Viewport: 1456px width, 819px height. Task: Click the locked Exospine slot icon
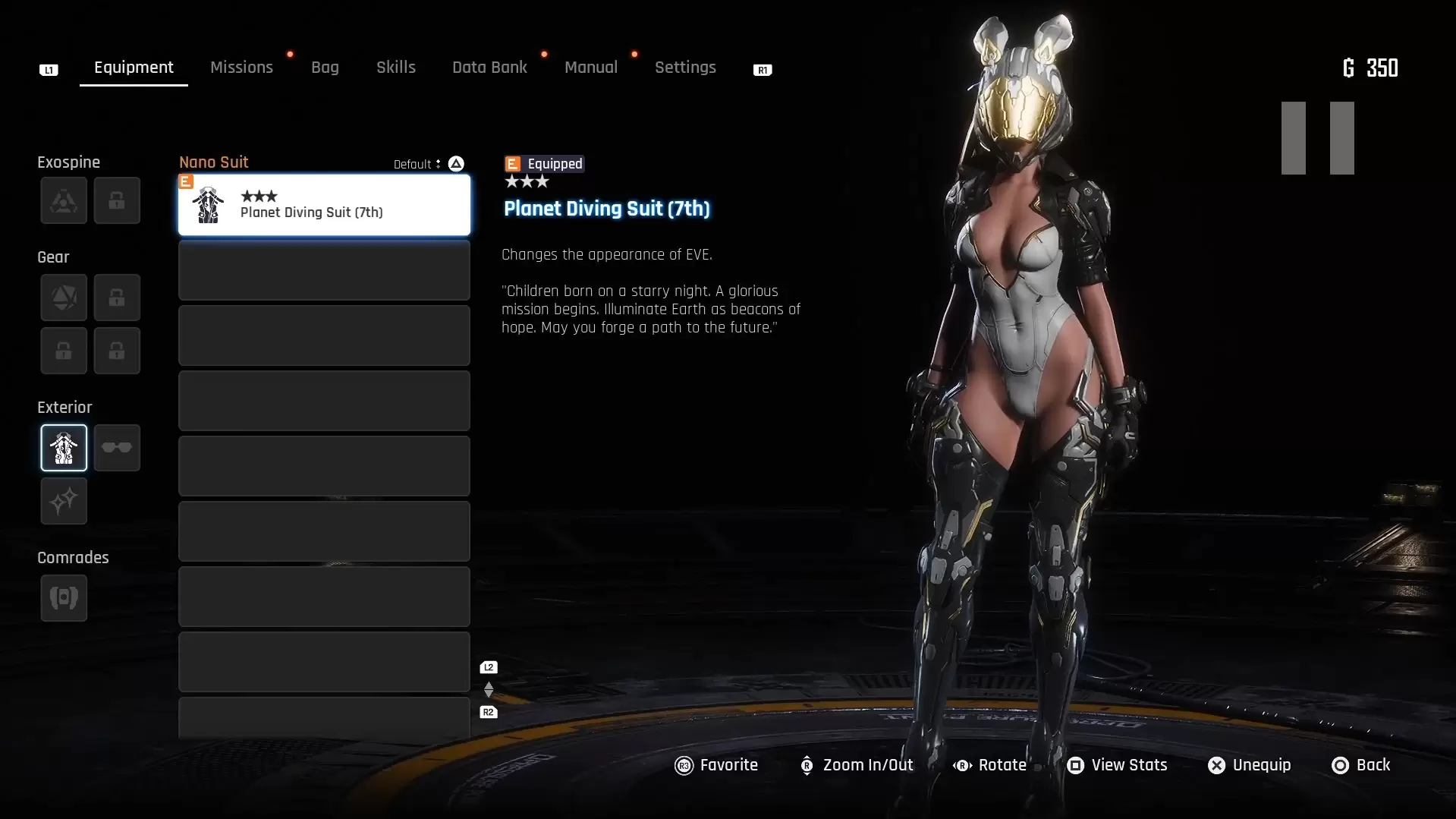click(x=117, y=200)
